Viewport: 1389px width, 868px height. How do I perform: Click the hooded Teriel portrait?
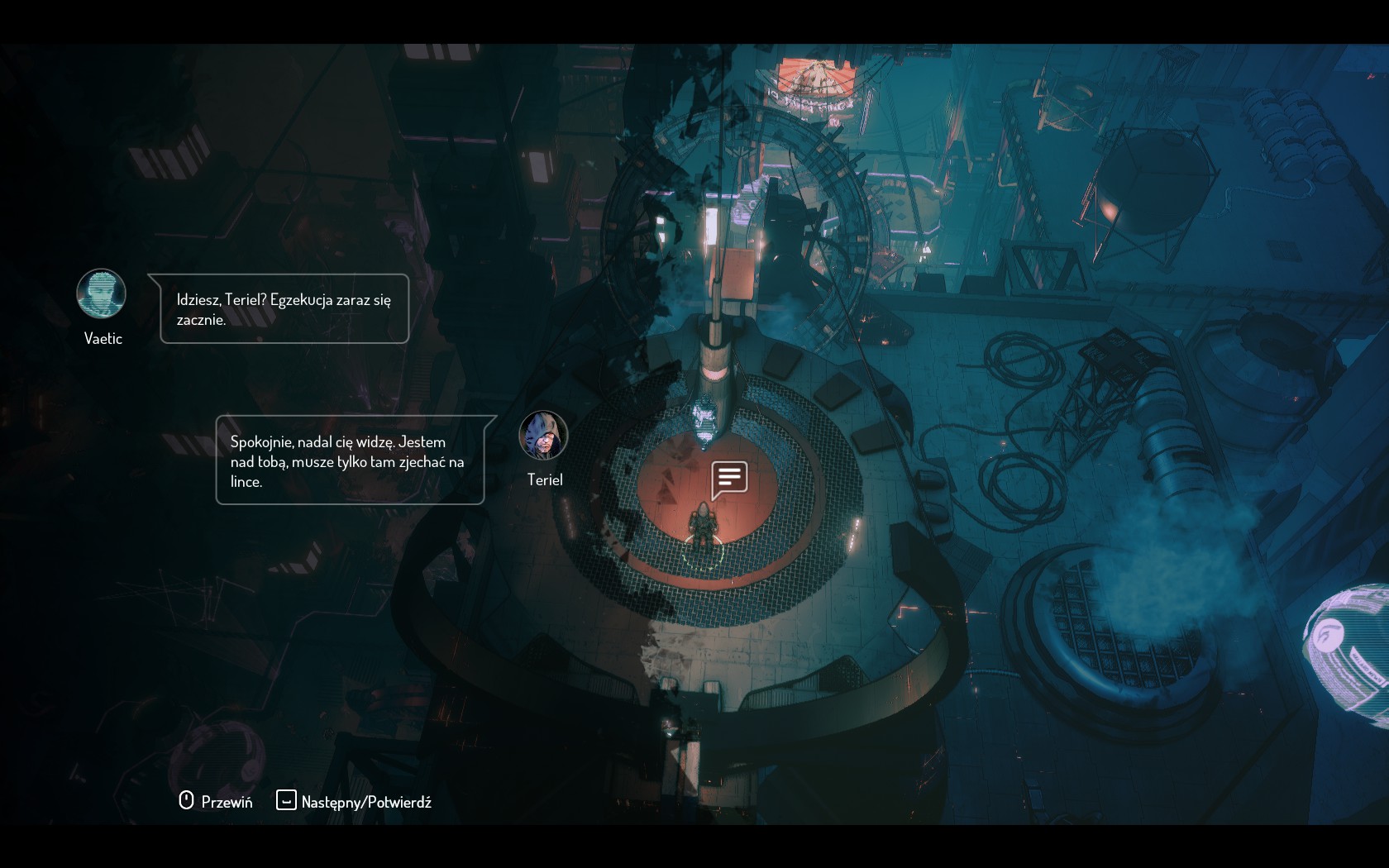[x=543, y=435]
